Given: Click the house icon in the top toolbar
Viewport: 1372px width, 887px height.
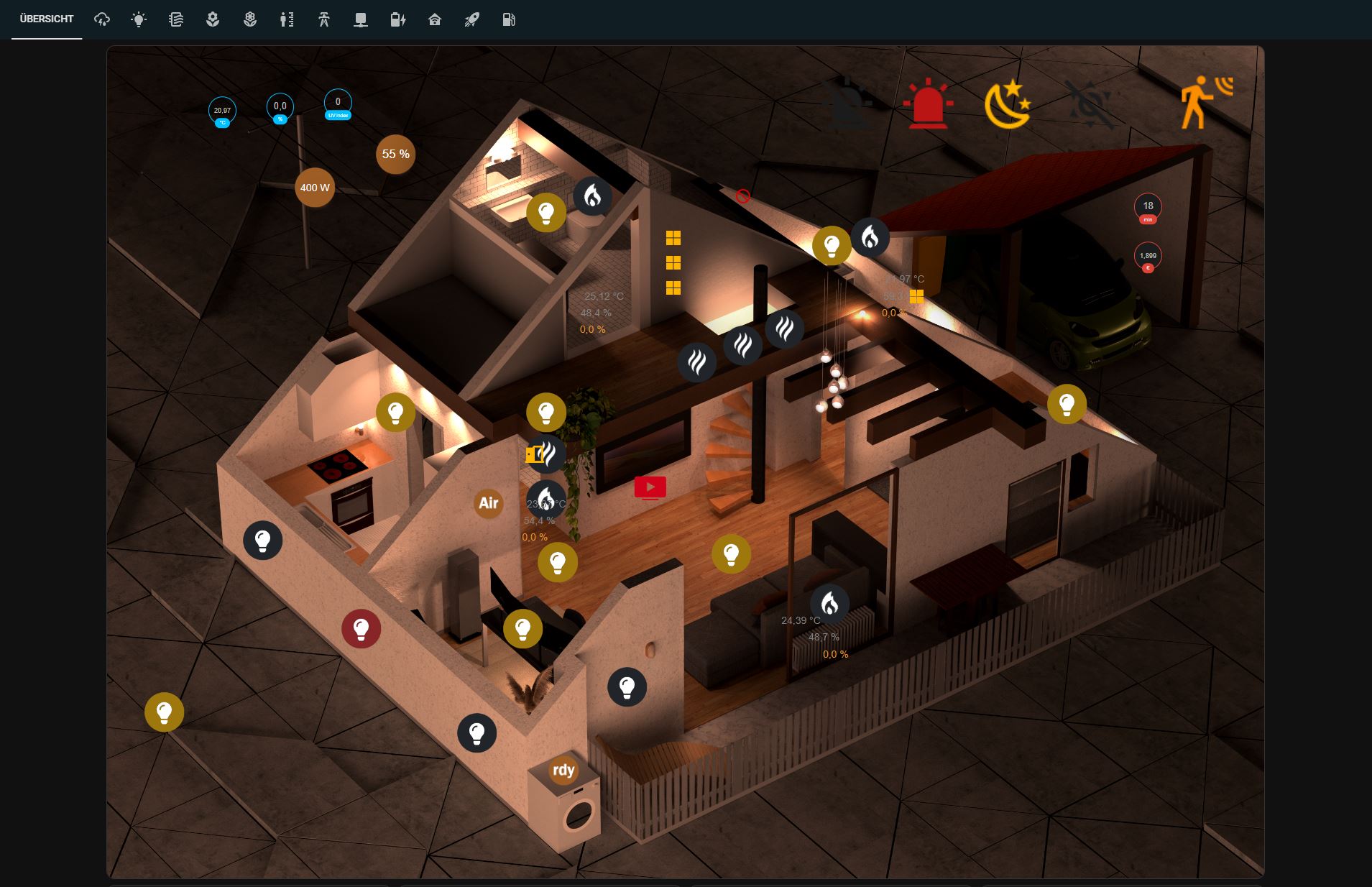Looking at the screenshot, I should pyautogui.click(x=434, y=19).
